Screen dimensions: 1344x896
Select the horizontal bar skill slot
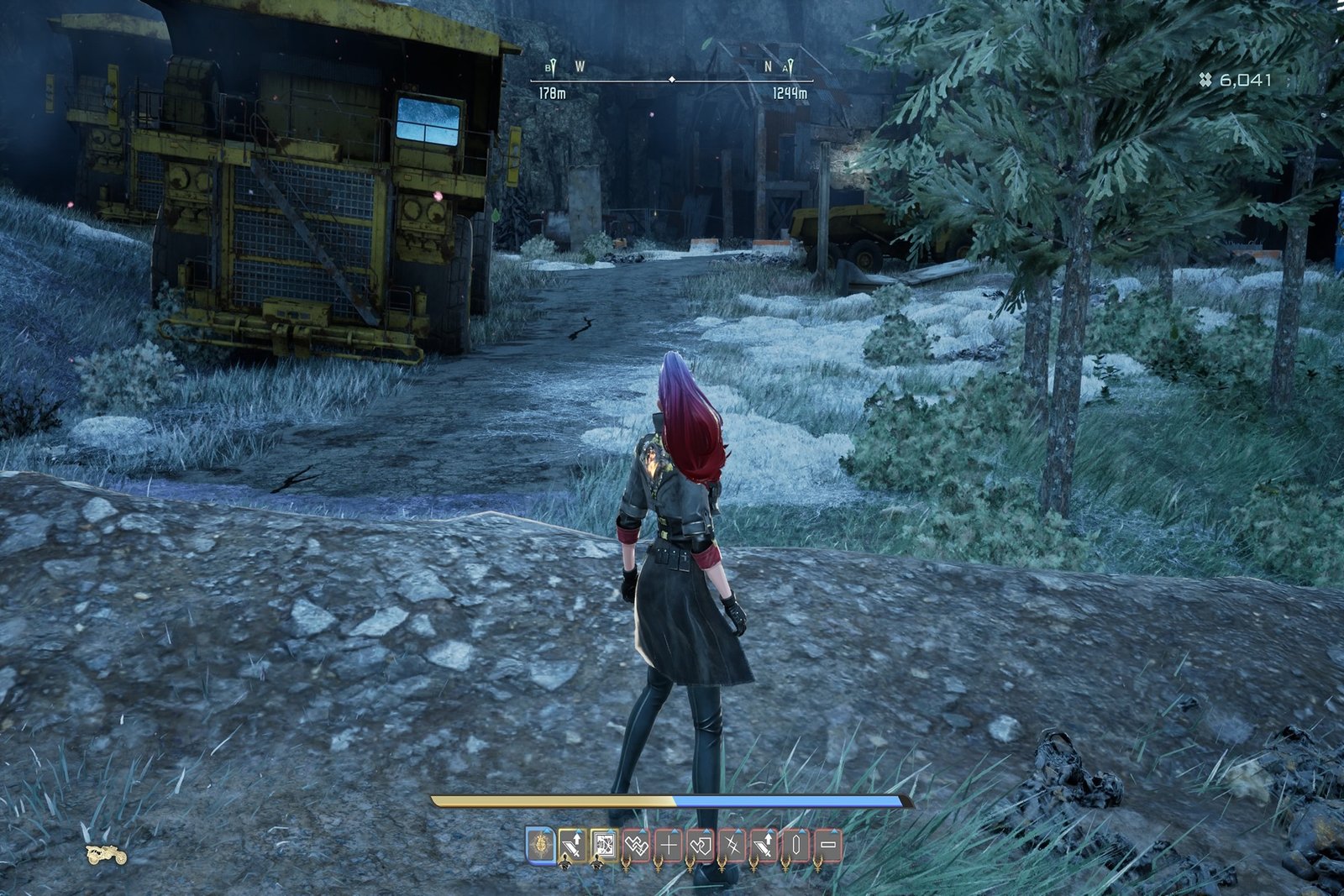point(827,845)
